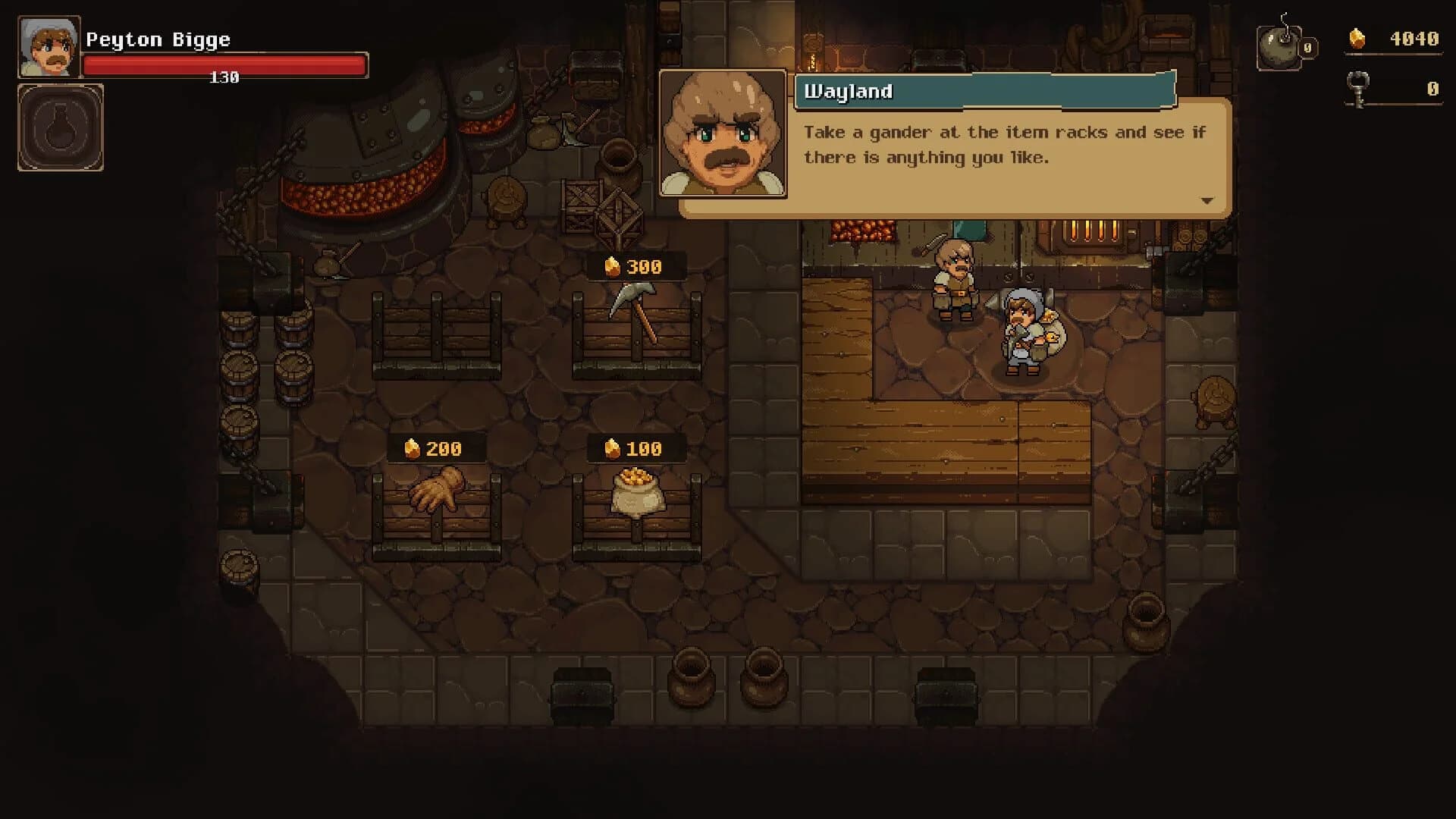Click the 300 gold price tag
Image resolution: width=1456 pixels, height=819 pixels.
[x=635, y=266]
